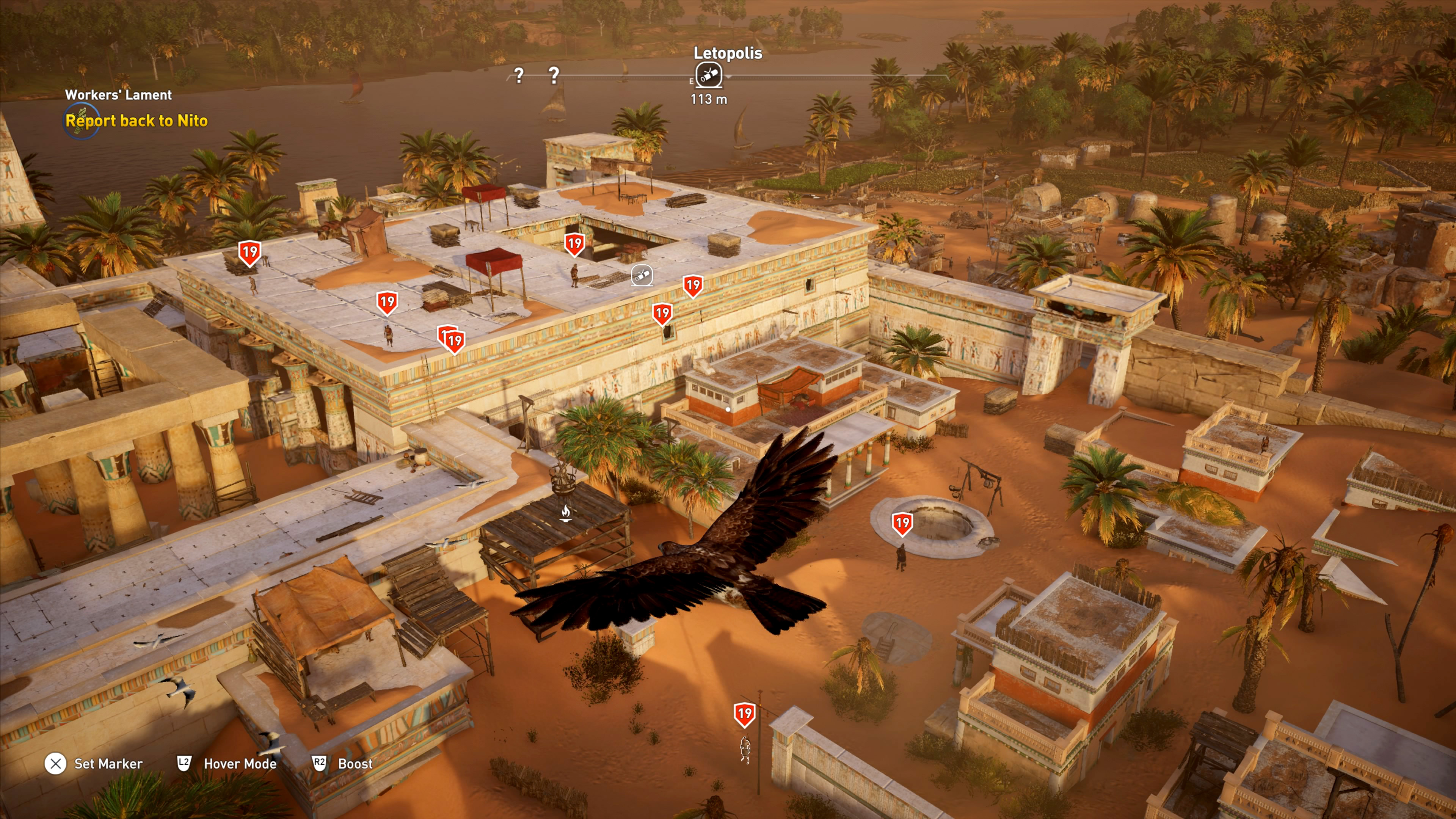Click the white scroll objective marker on the temple roof
Viewport: 1456px width, 819px height.
pos(642,276)
